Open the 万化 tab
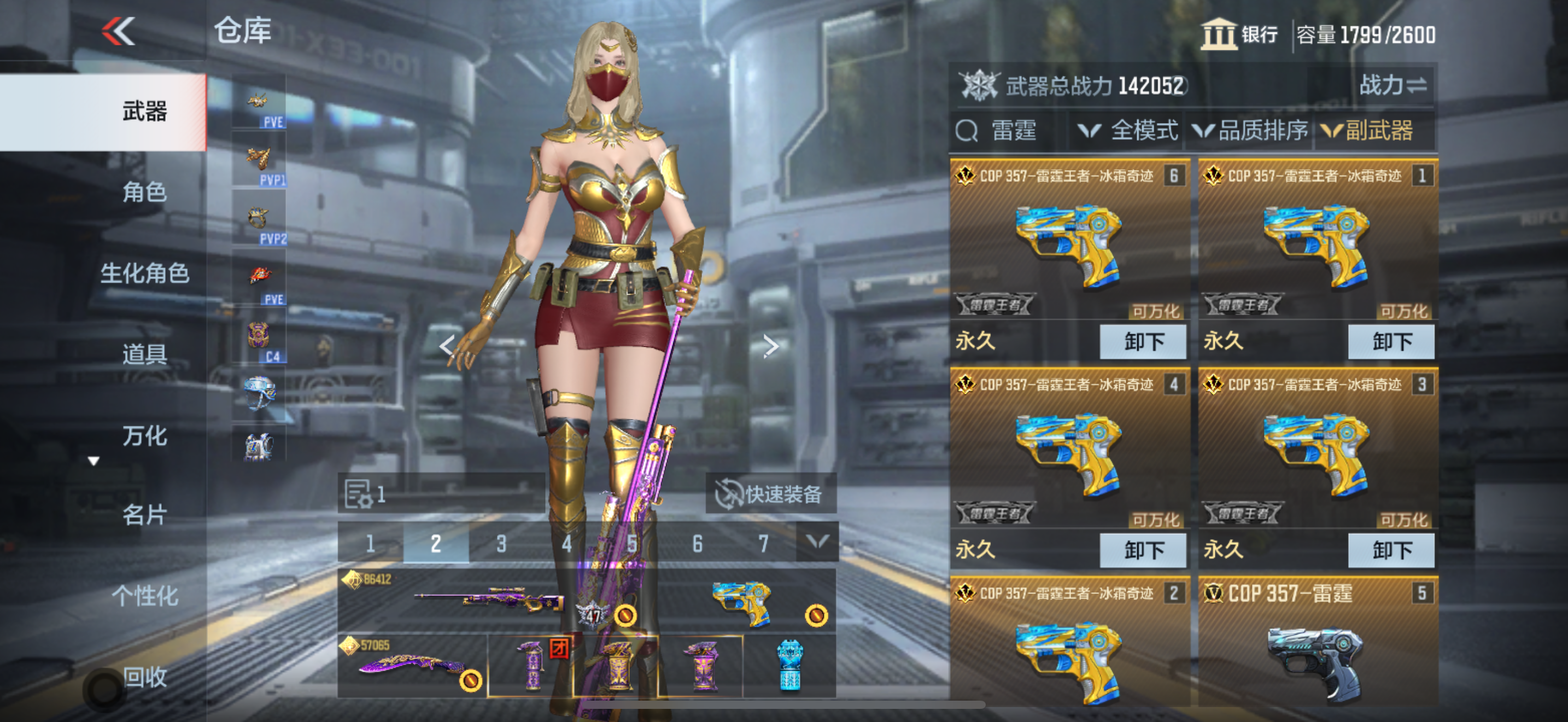Viewport: 1568px width, 722px height. [144, 436]
